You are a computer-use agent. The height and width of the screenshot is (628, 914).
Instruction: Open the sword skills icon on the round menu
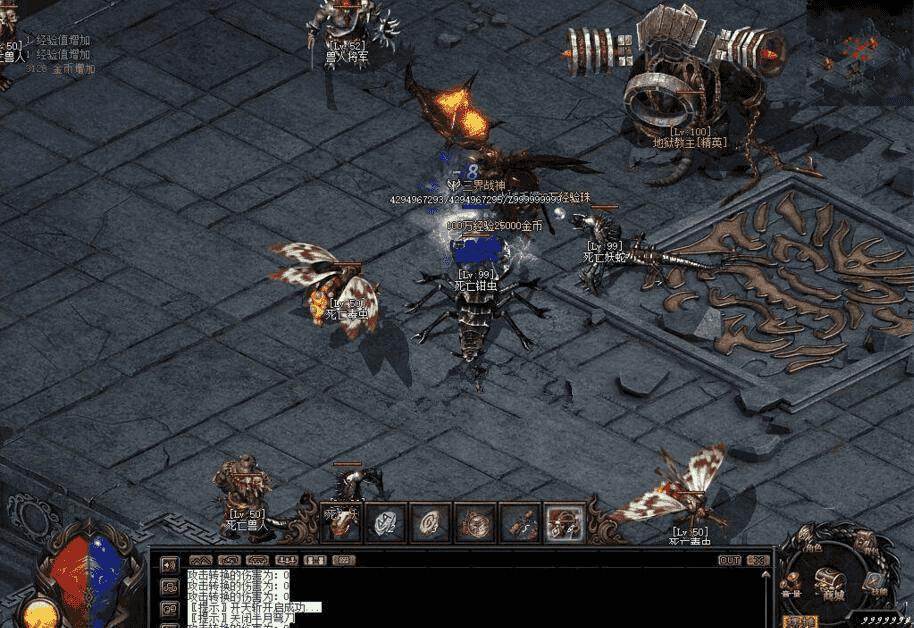click(872, 578)
